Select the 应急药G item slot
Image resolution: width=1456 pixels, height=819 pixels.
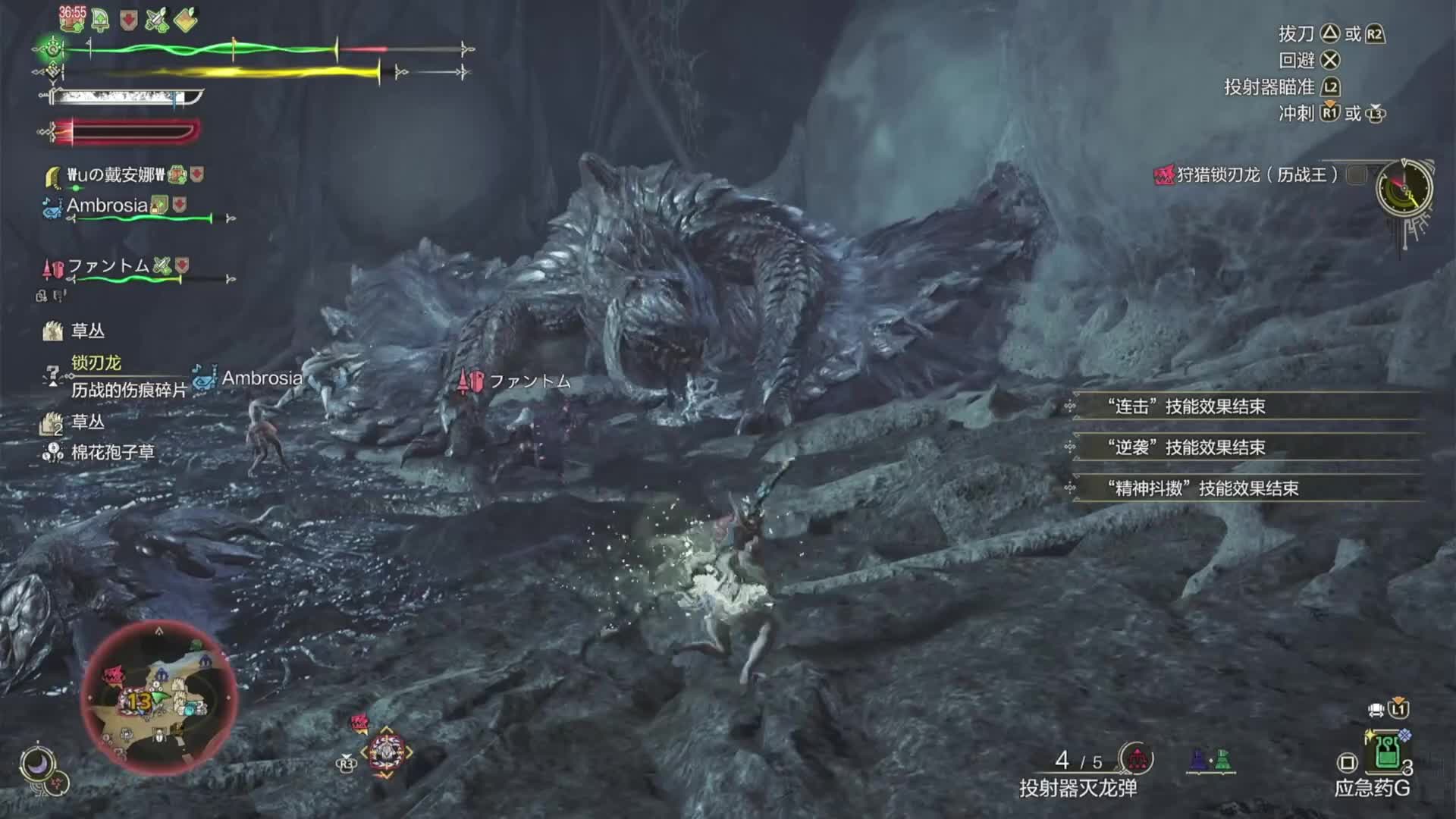click(1387, 753)
